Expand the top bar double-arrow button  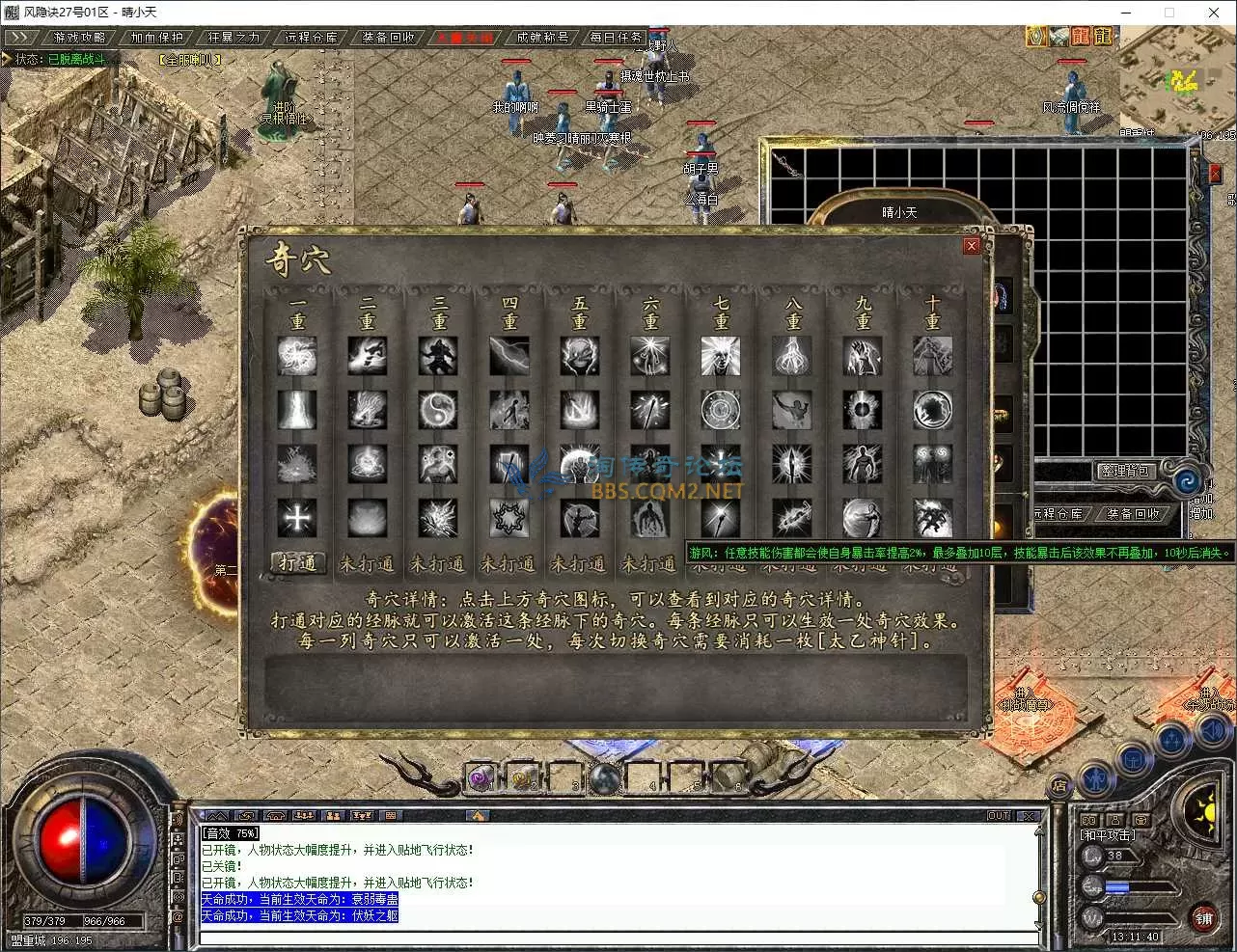click(x=19, y=38)
